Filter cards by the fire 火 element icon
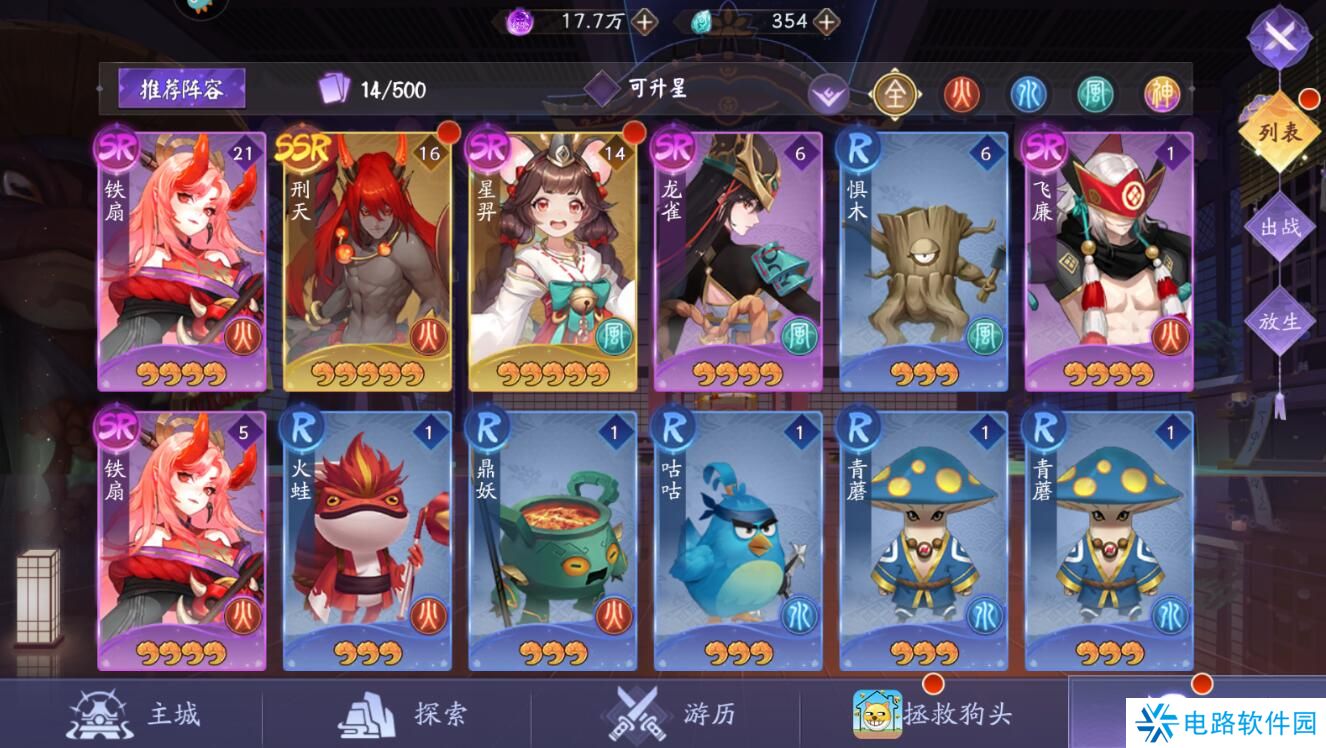The height and width of the screenshot is (748, 1326). click(x=963, y=95)
